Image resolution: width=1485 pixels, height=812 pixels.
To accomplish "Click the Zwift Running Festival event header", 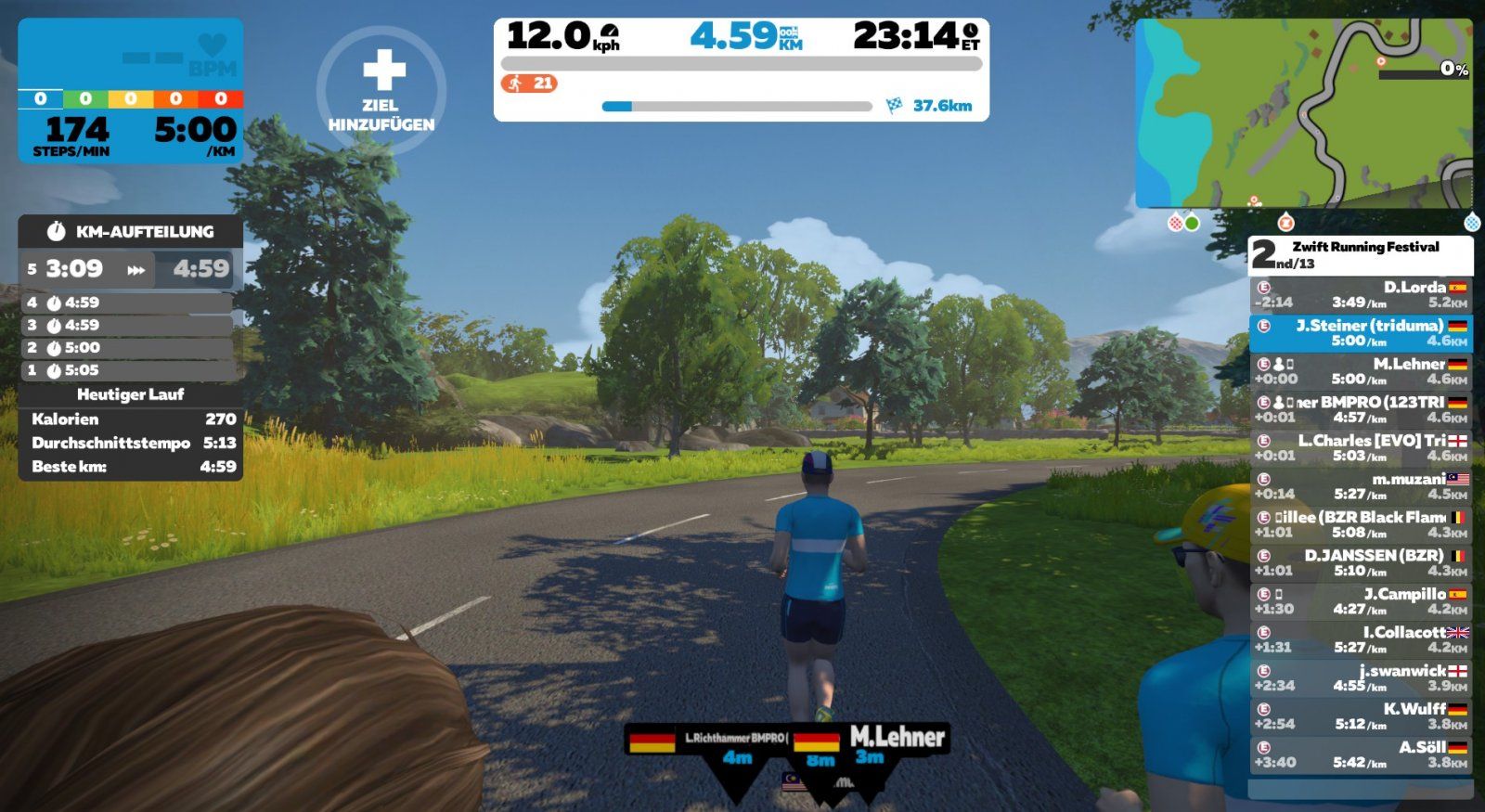I will point(1361,254).
